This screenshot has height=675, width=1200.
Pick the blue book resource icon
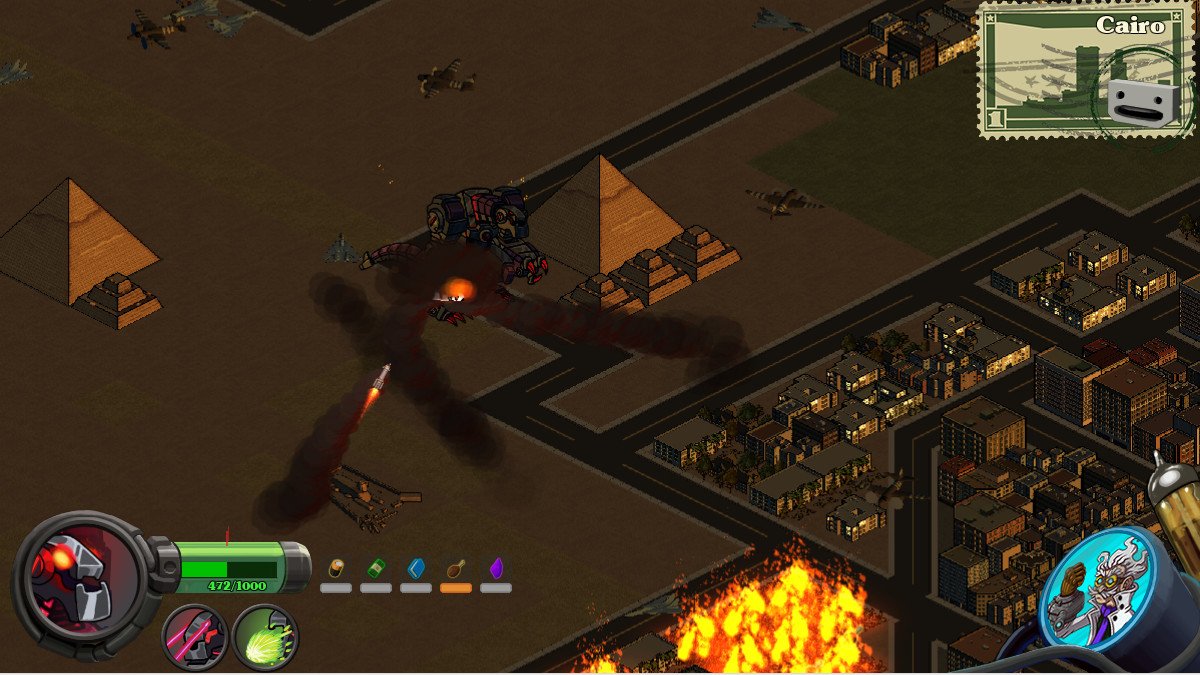coord(416,569)
